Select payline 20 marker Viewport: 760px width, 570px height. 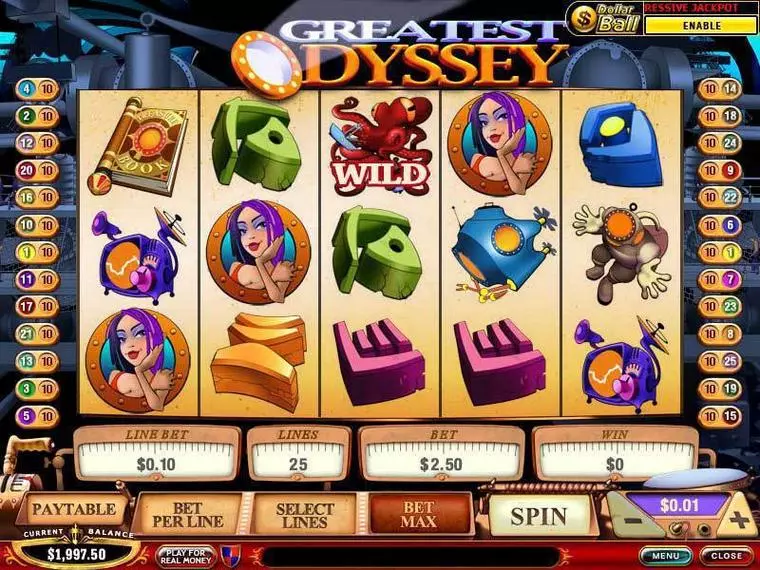[x=25, y=170]
